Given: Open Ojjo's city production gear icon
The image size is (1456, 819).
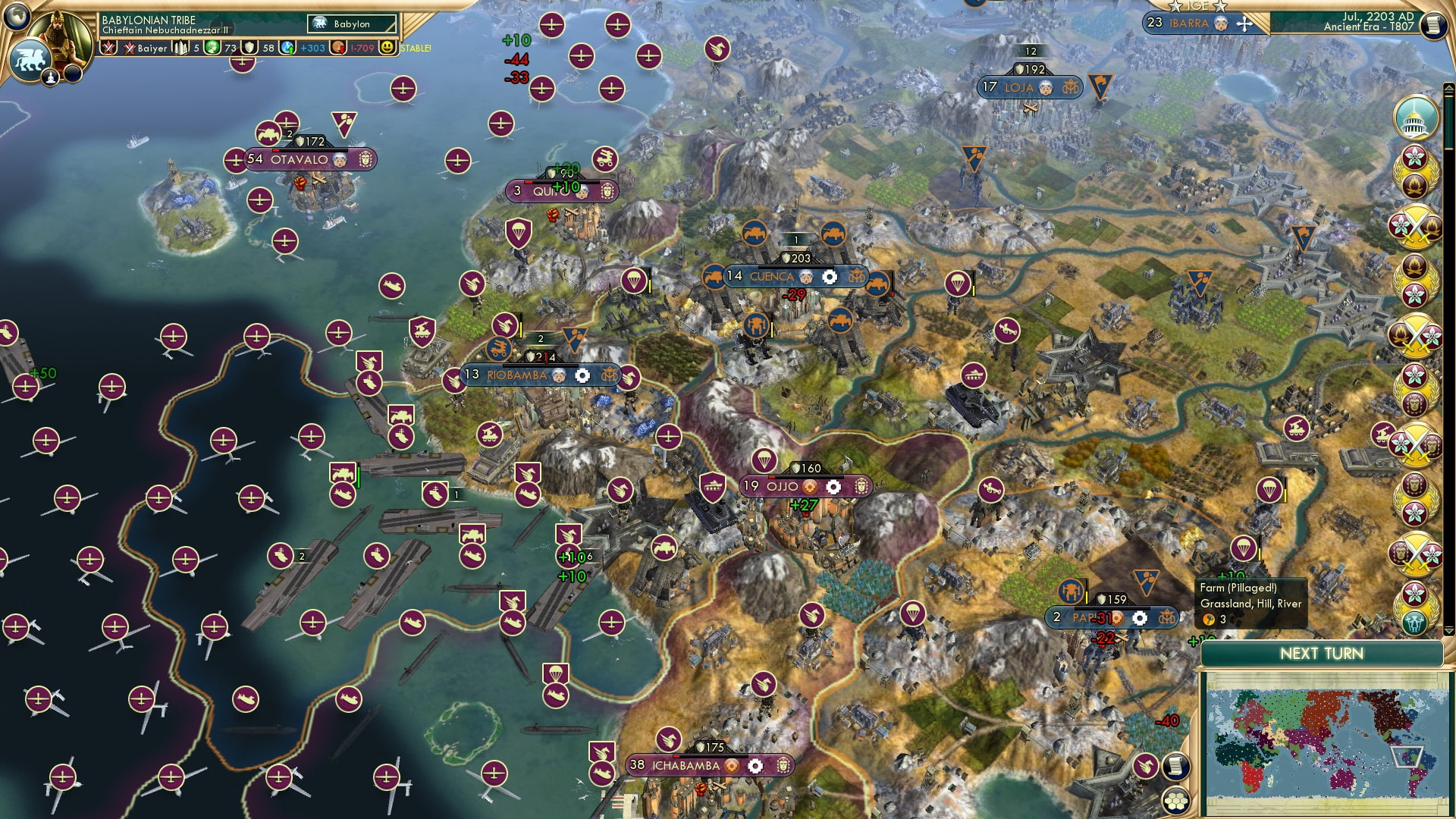Looking at the screenshot, I should [x=833, y=487].
